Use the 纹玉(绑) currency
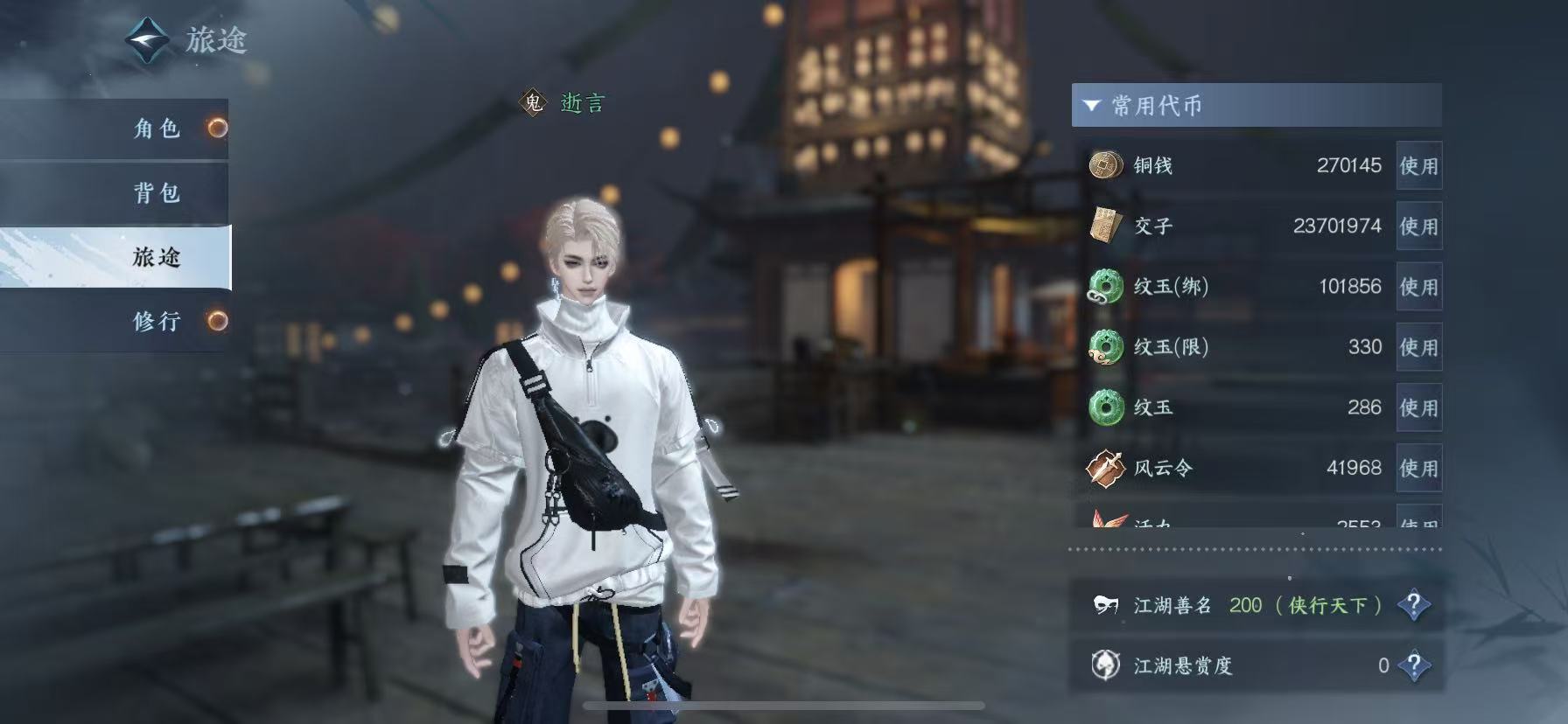 tap(1418, 287)
